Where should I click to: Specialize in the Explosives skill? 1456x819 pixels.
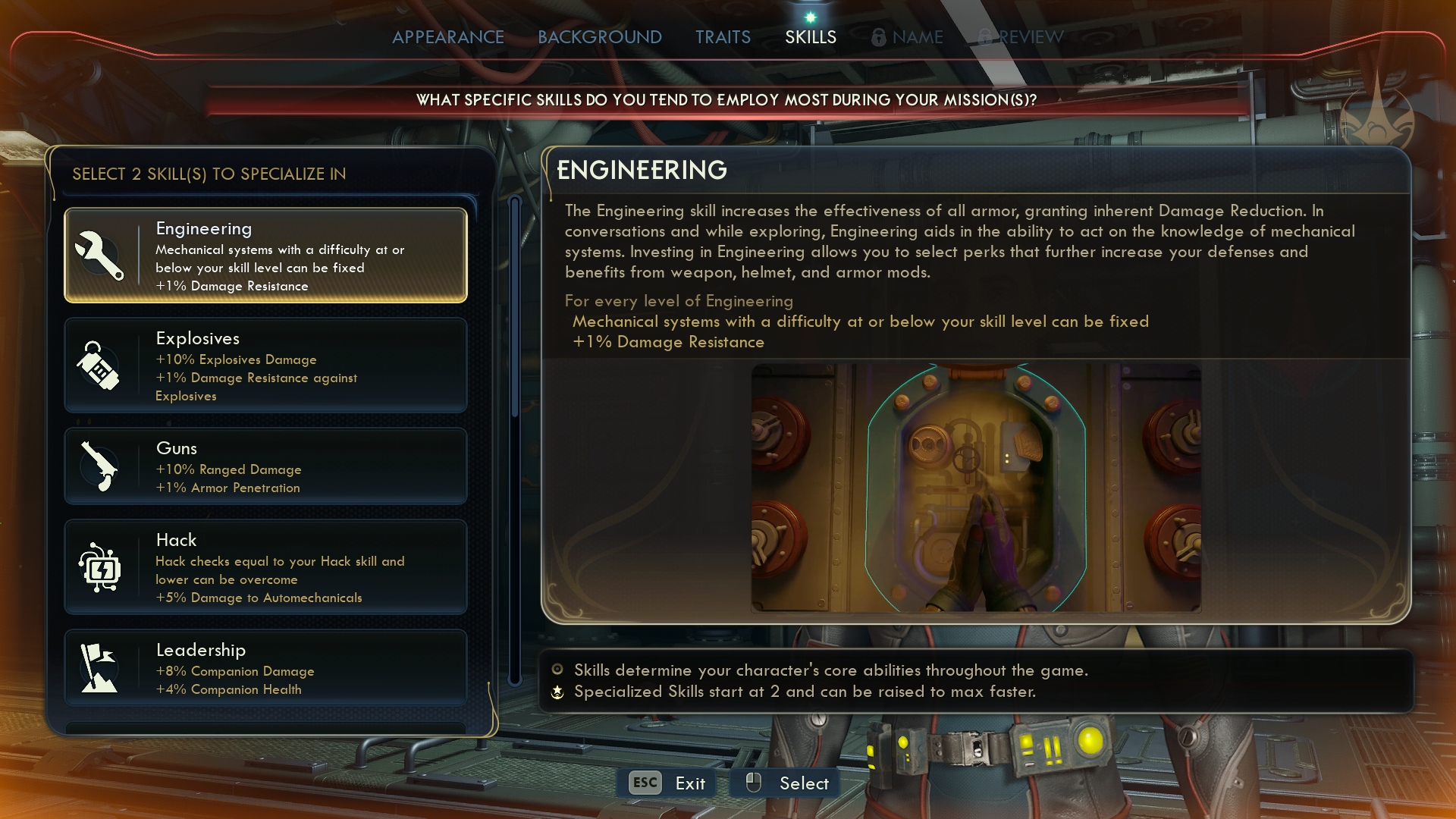point(265,366)
